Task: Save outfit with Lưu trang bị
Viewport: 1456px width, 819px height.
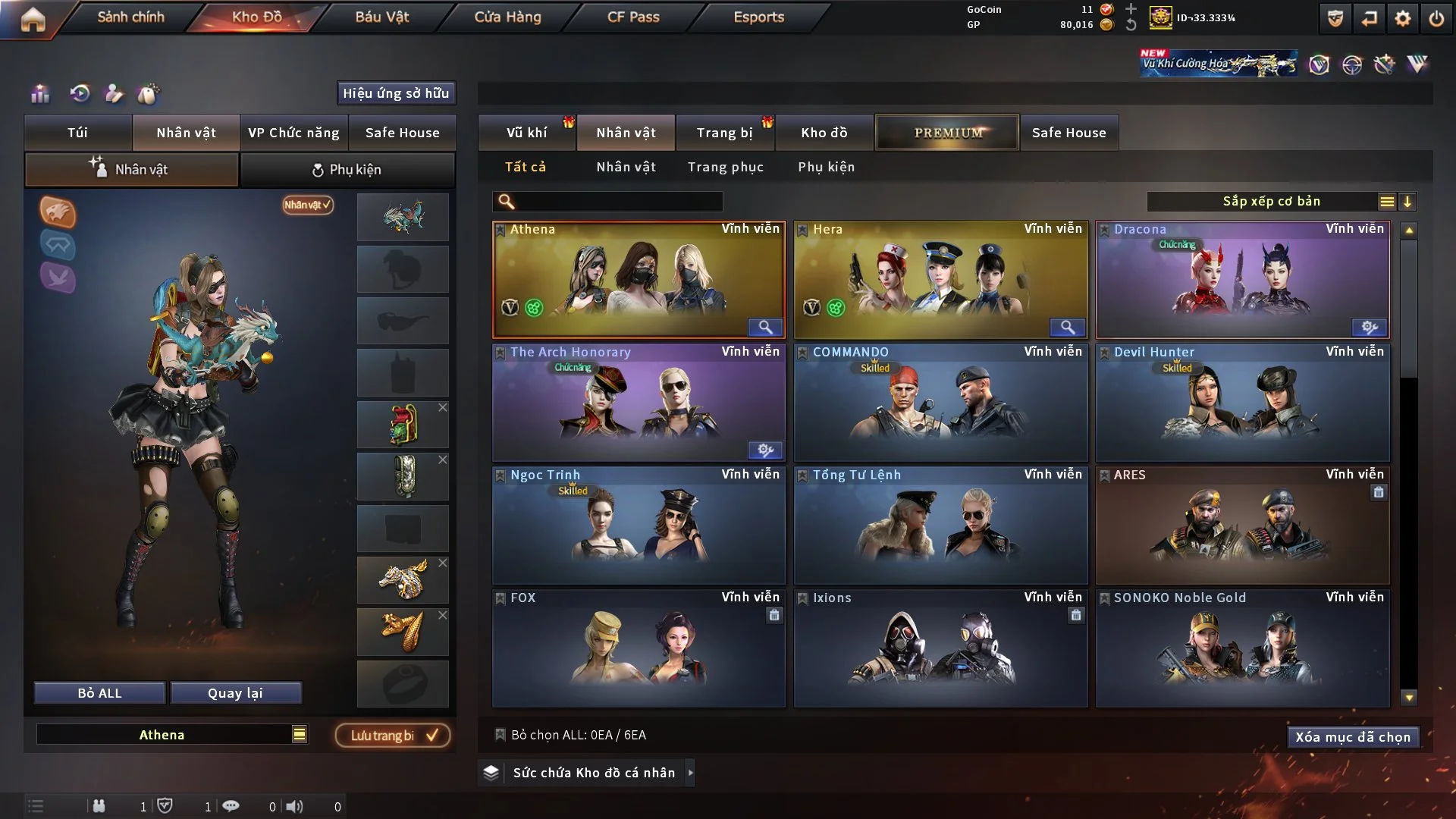Action: click(393, 736)
